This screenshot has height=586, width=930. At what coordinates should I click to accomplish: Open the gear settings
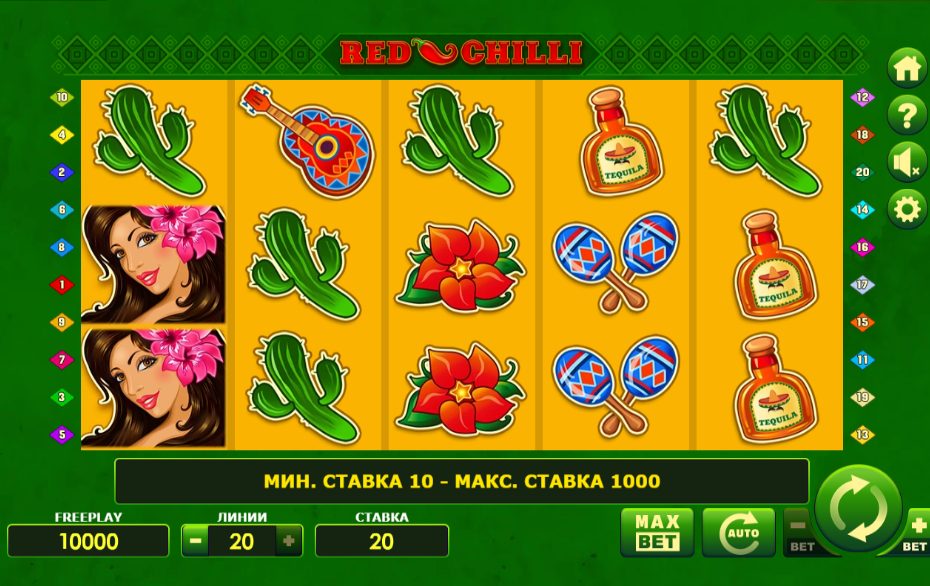[x=907, y=209]
